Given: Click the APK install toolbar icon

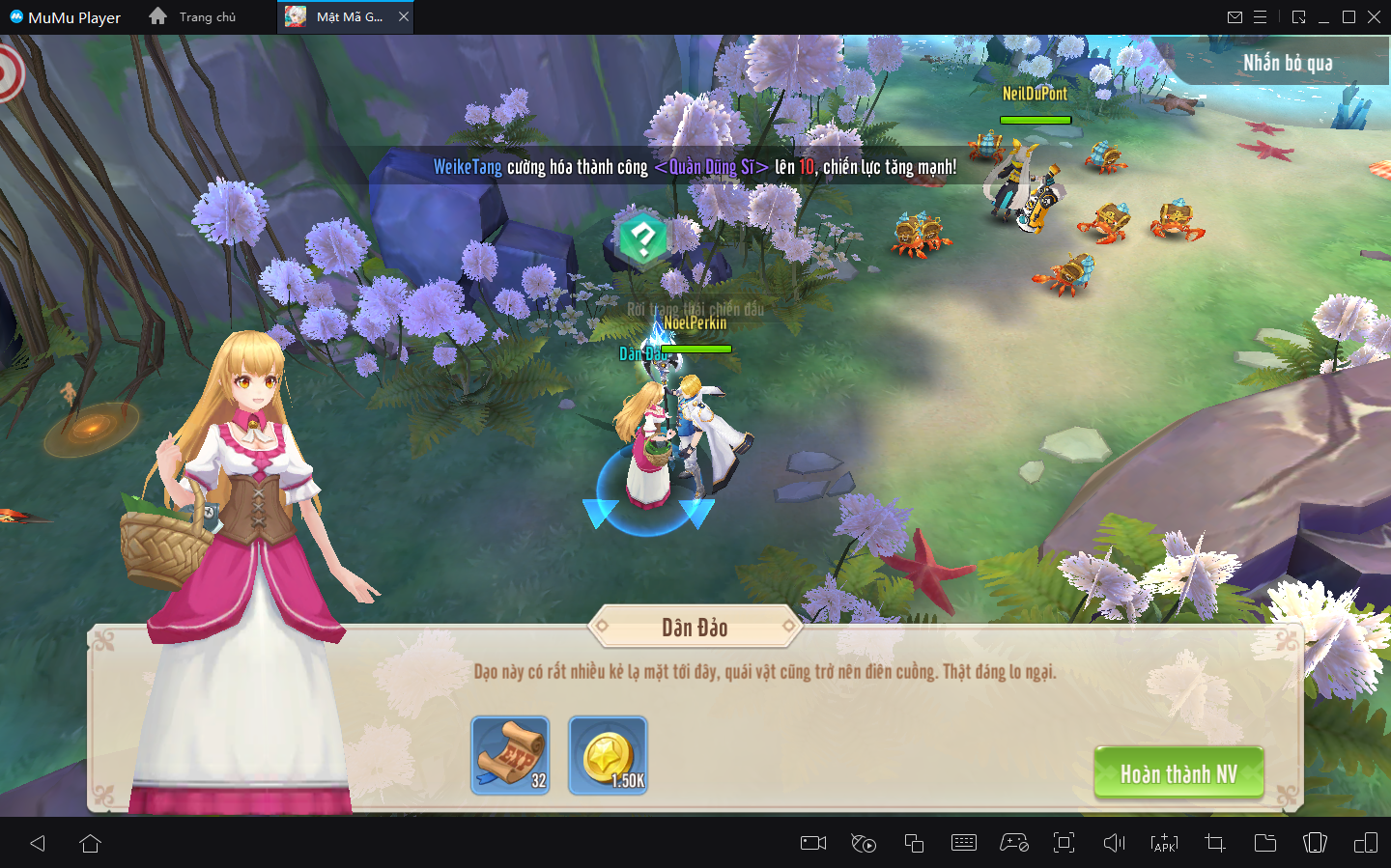Looking at the screenshot, I should (1164, 843).
